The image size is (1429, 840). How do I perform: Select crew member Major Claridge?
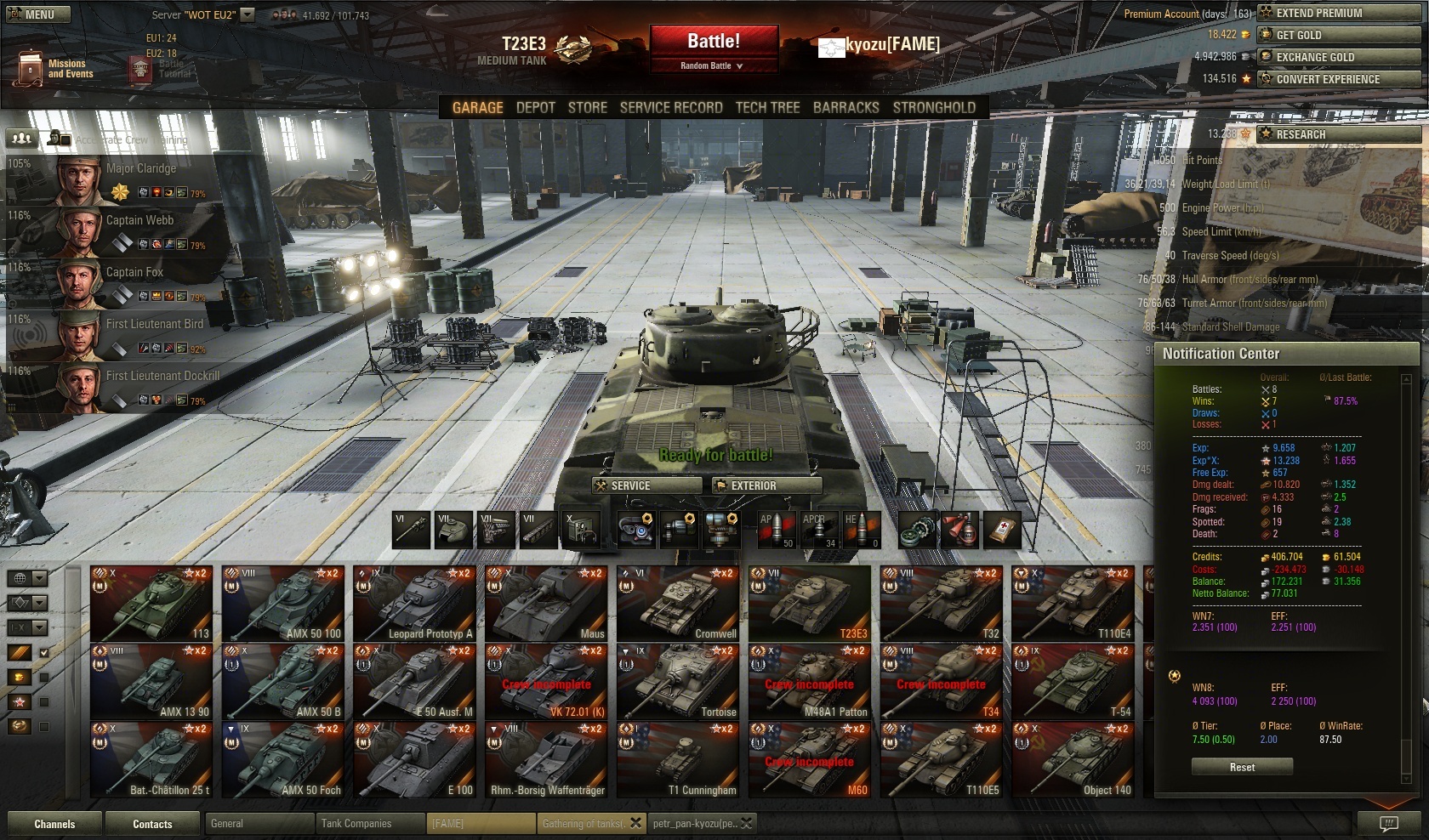click(128, 179)
